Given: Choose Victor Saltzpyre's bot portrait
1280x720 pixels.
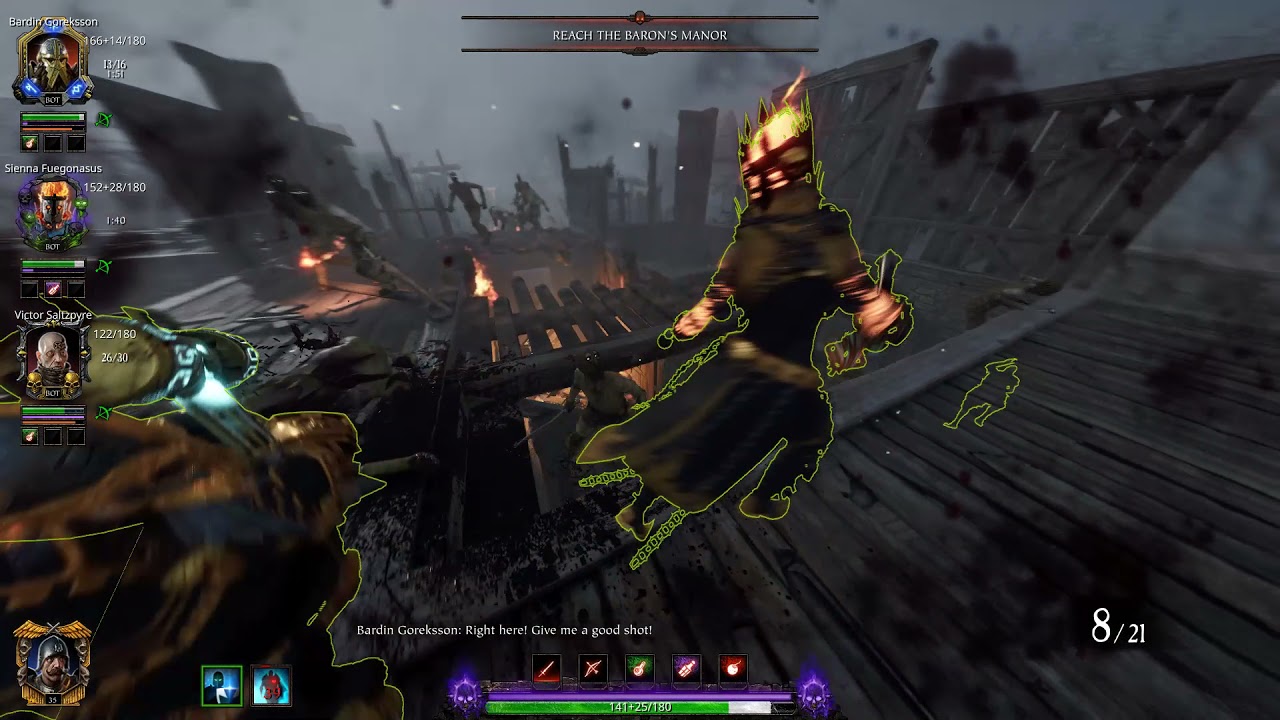Looking at the screenshot, I should (x=53, y=359).
